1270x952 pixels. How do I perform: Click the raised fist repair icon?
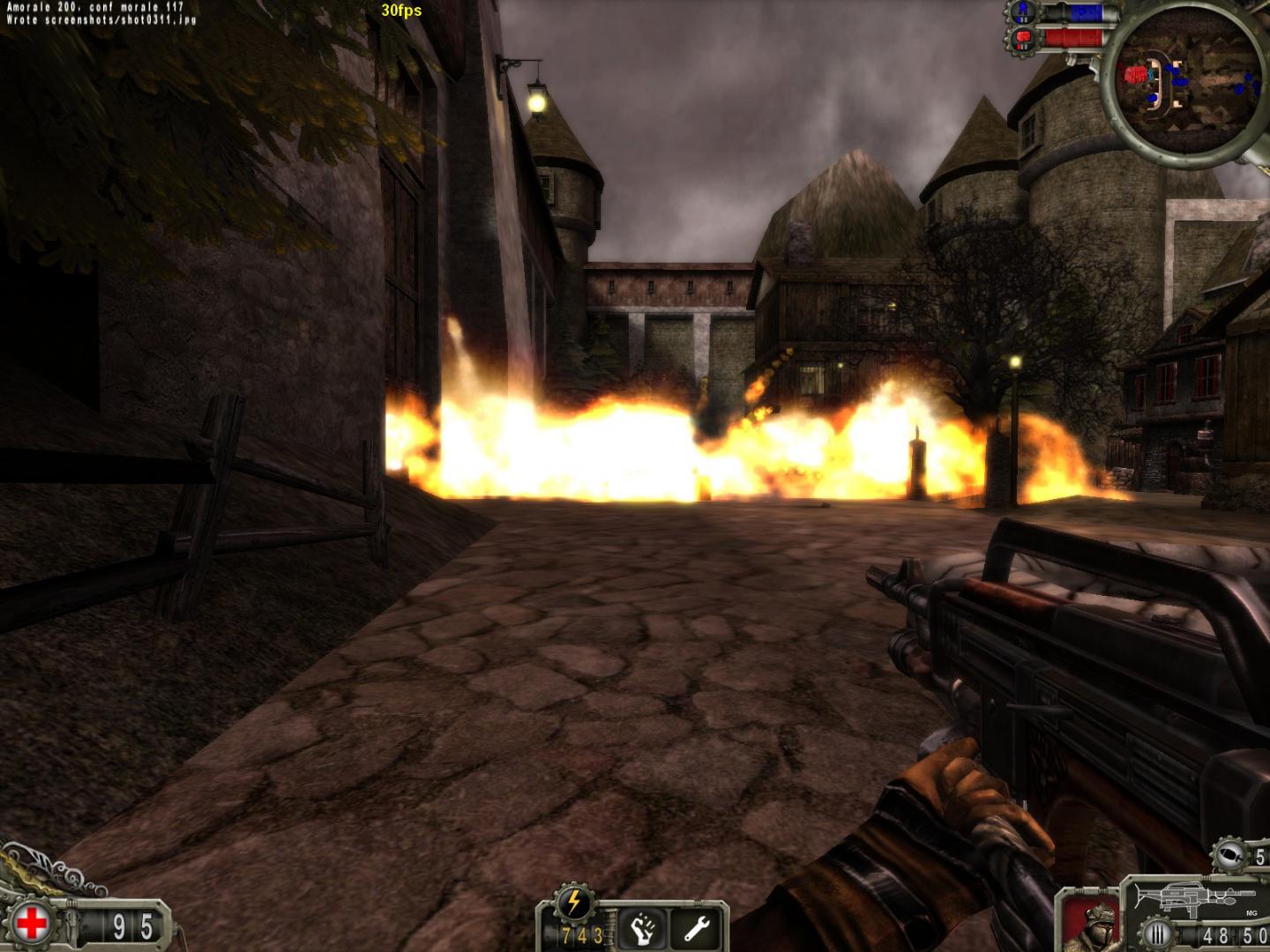point(642,930)
